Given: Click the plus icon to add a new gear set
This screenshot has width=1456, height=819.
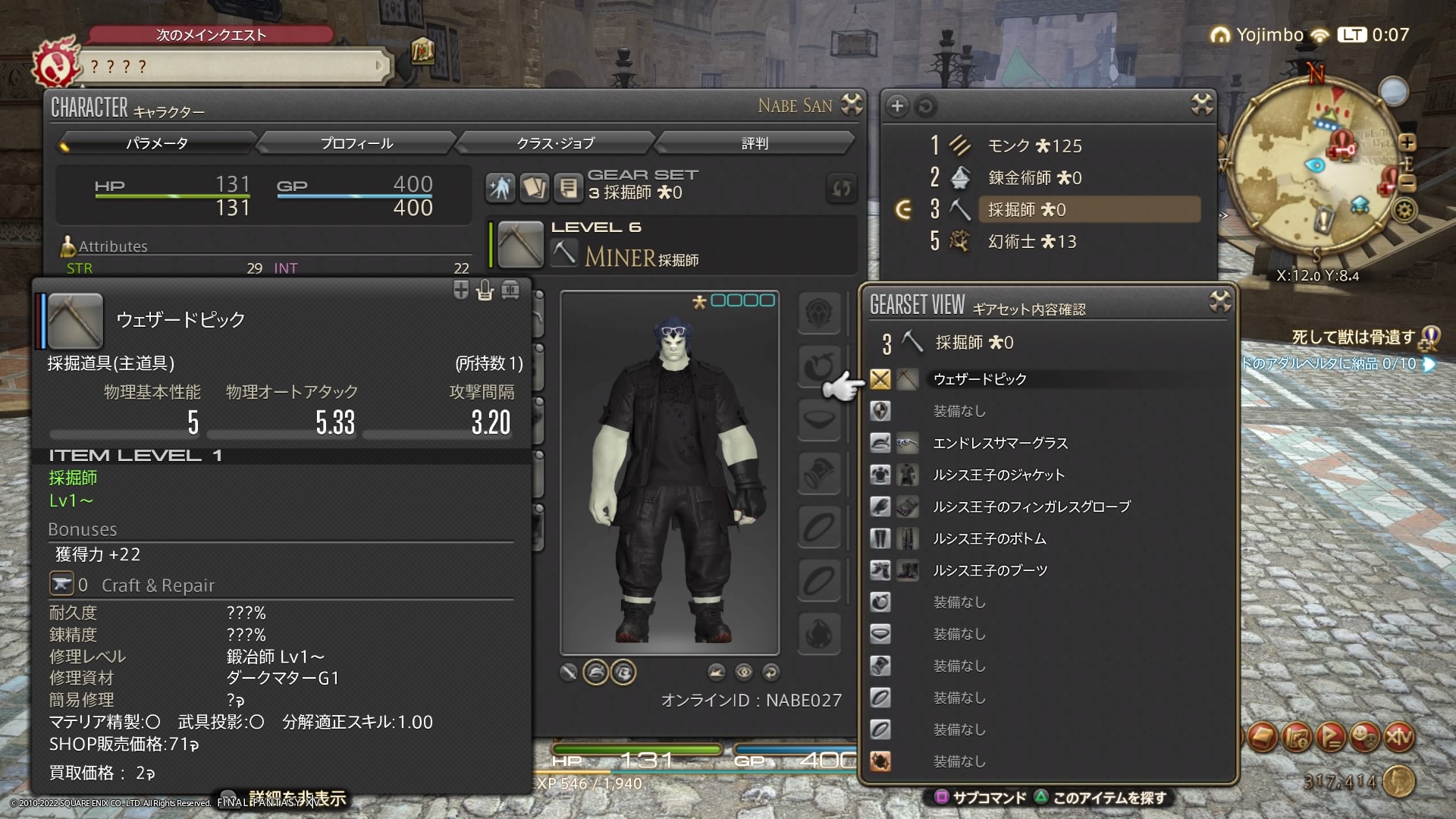Looking at the screenshot, I should (x=897, y=107).
